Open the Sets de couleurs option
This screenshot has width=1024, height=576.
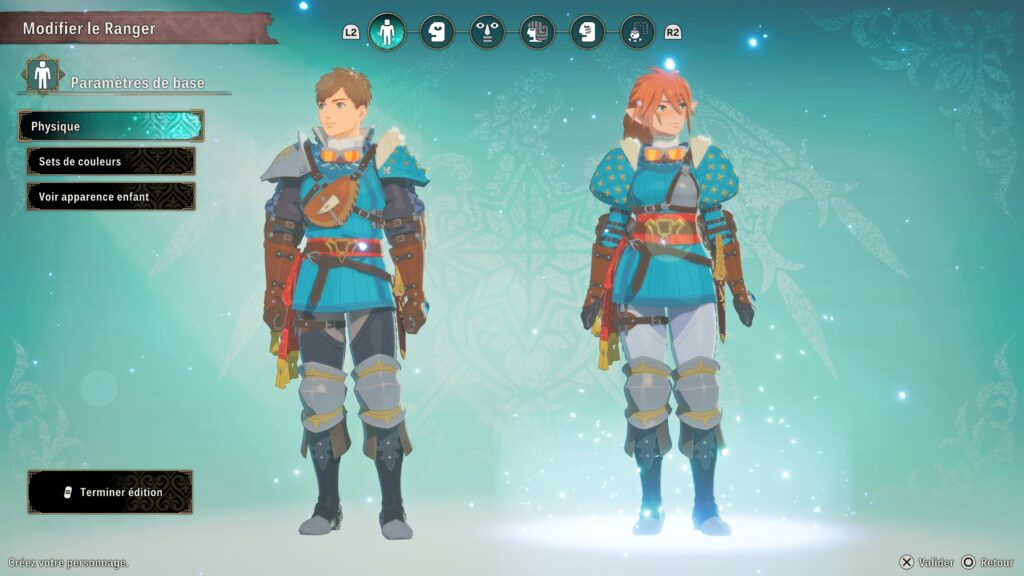[110, 161]
